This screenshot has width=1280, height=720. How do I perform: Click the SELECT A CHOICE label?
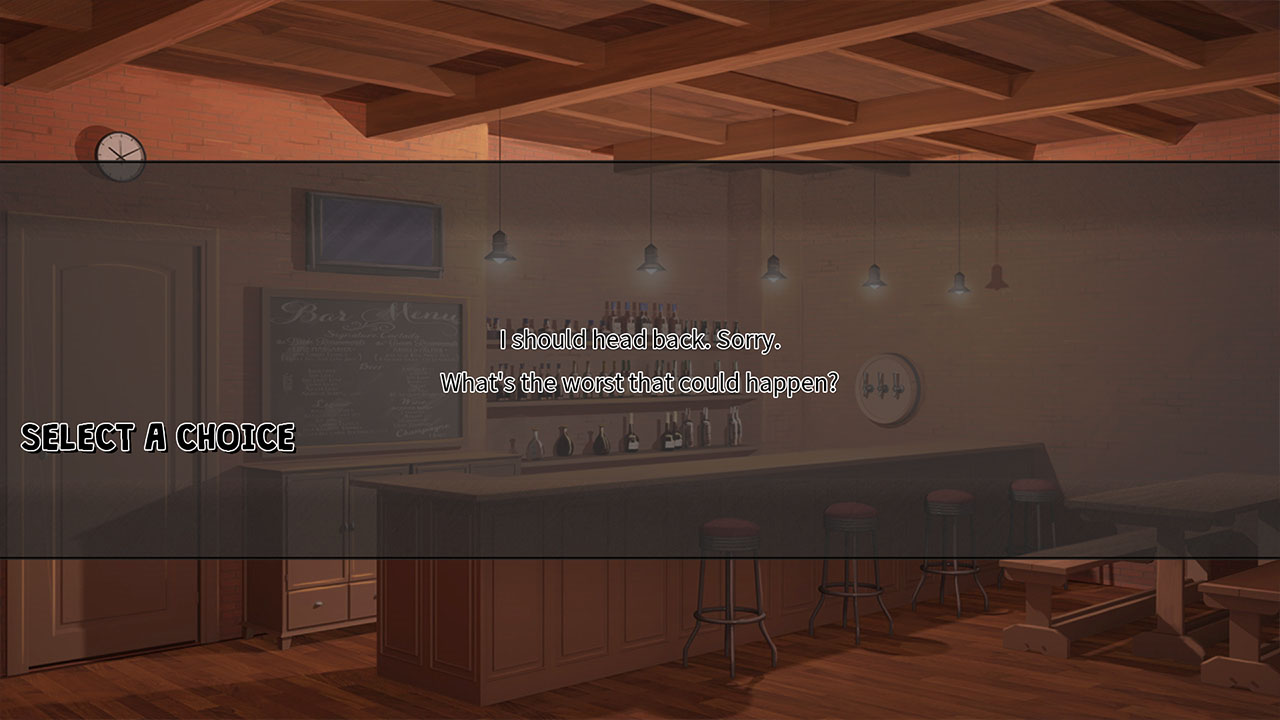(158, 436)
